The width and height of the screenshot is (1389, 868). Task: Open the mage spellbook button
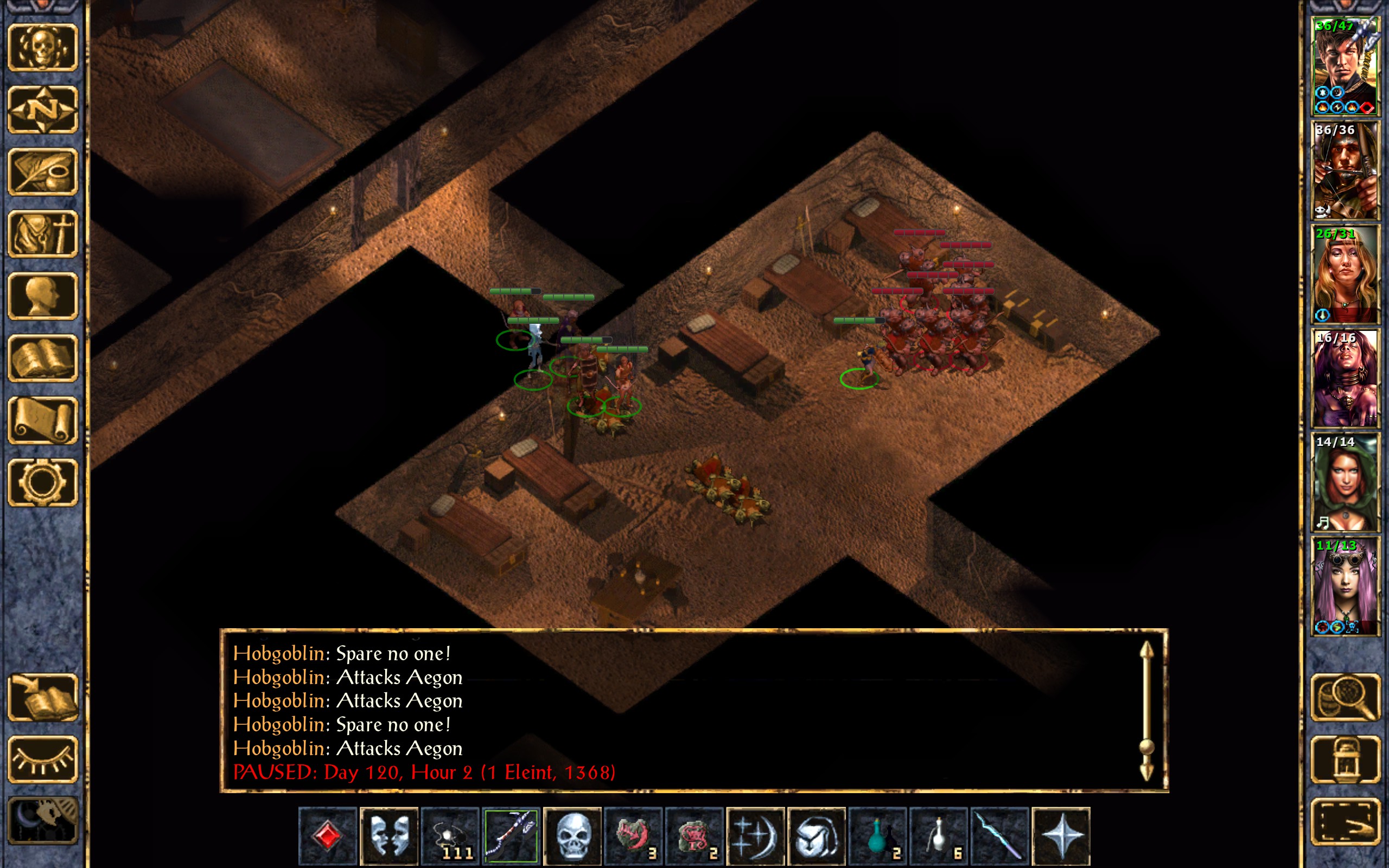click(43, 358)
